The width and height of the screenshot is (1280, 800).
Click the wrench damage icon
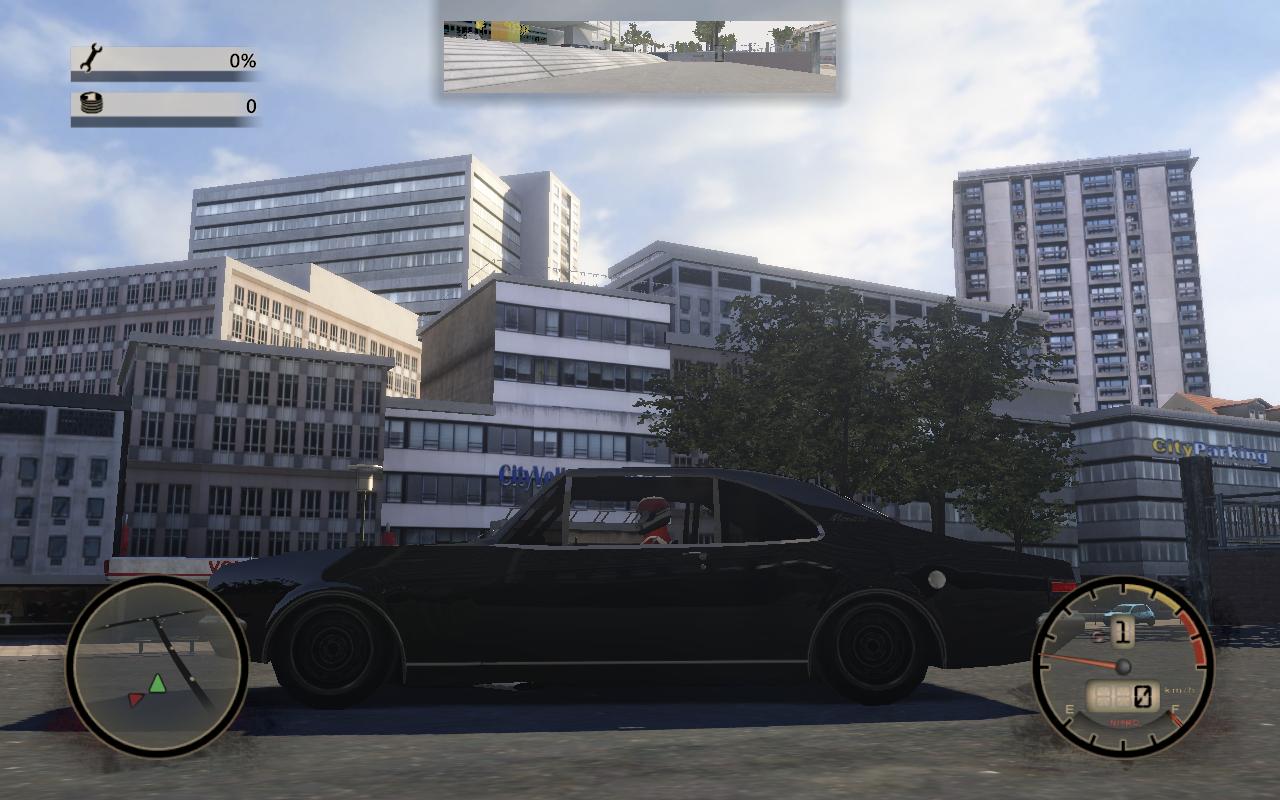(91, 60)
